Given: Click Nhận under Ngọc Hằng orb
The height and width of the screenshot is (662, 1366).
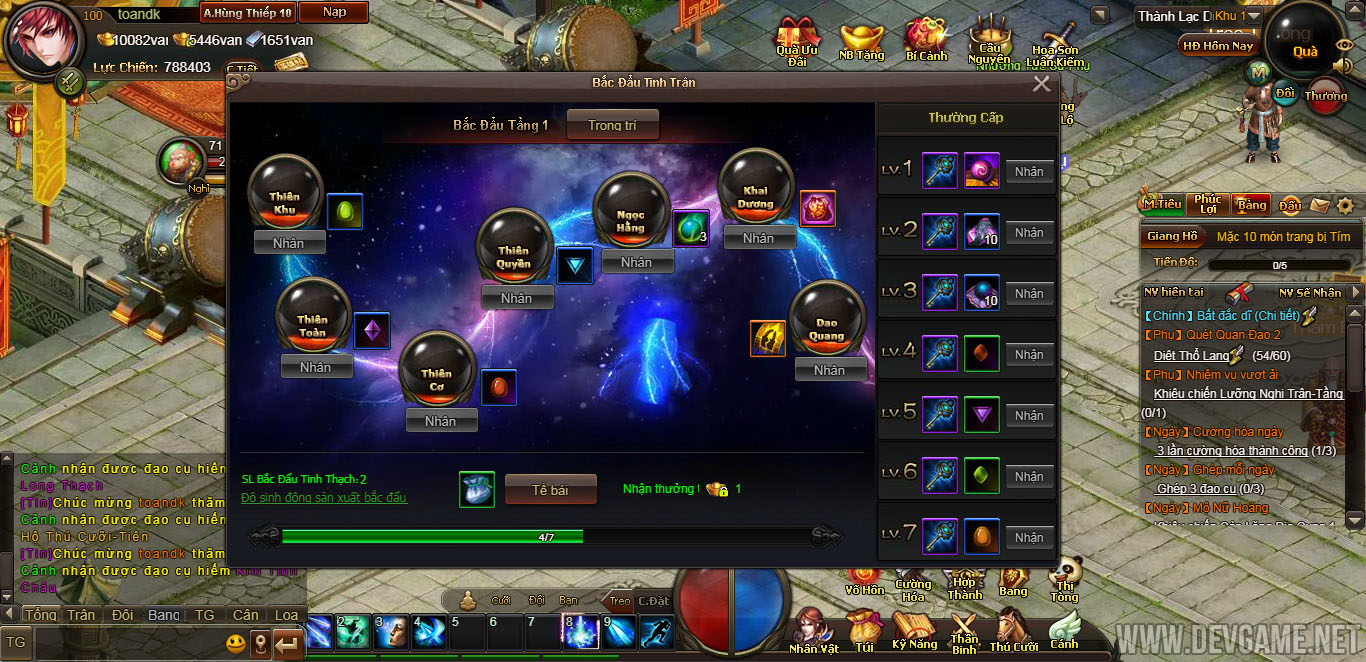Looking at the screenshot, I should tap(636, 262).
